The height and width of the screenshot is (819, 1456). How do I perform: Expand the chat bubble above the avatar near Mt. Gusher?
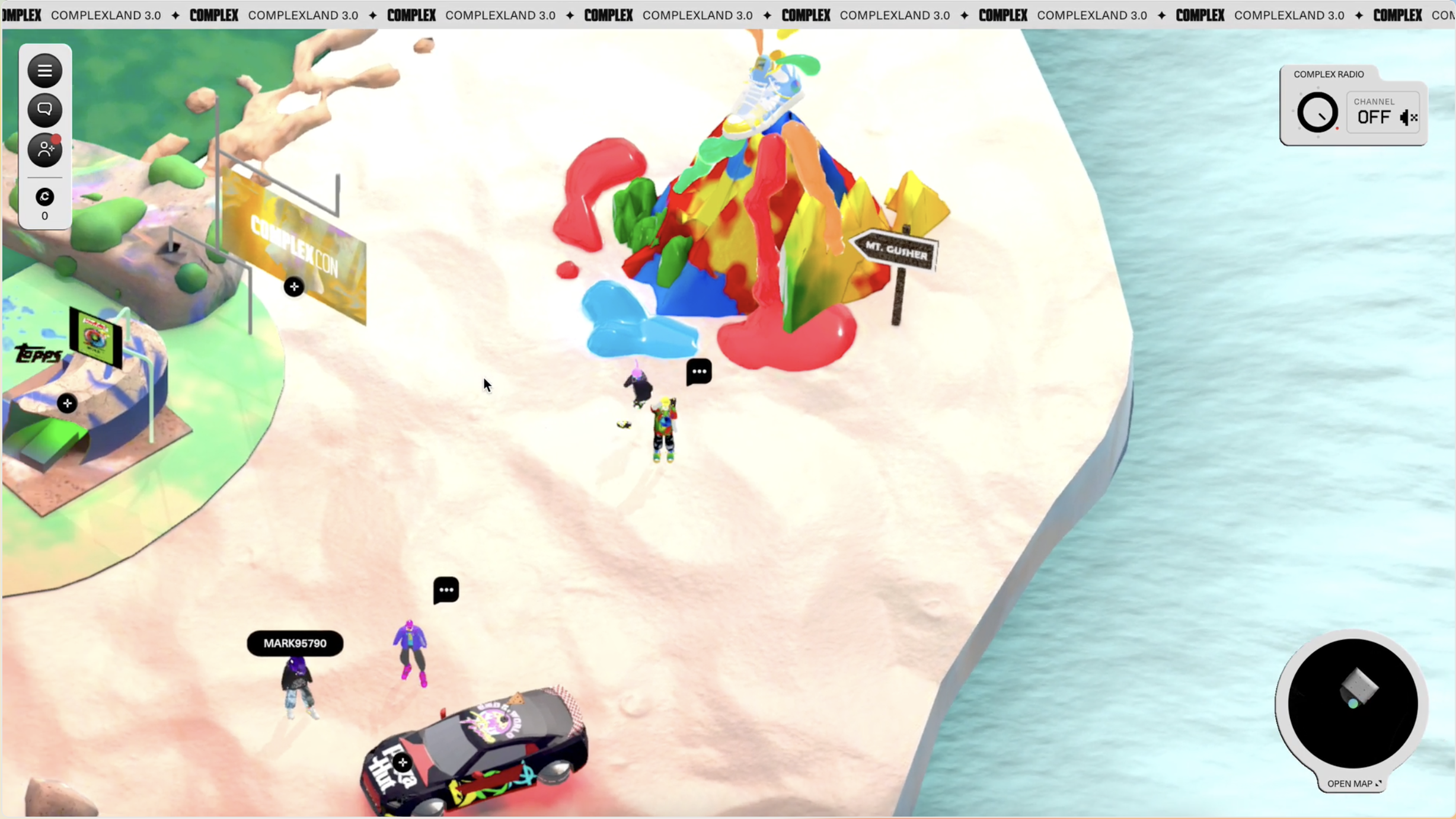coord(698,372)
